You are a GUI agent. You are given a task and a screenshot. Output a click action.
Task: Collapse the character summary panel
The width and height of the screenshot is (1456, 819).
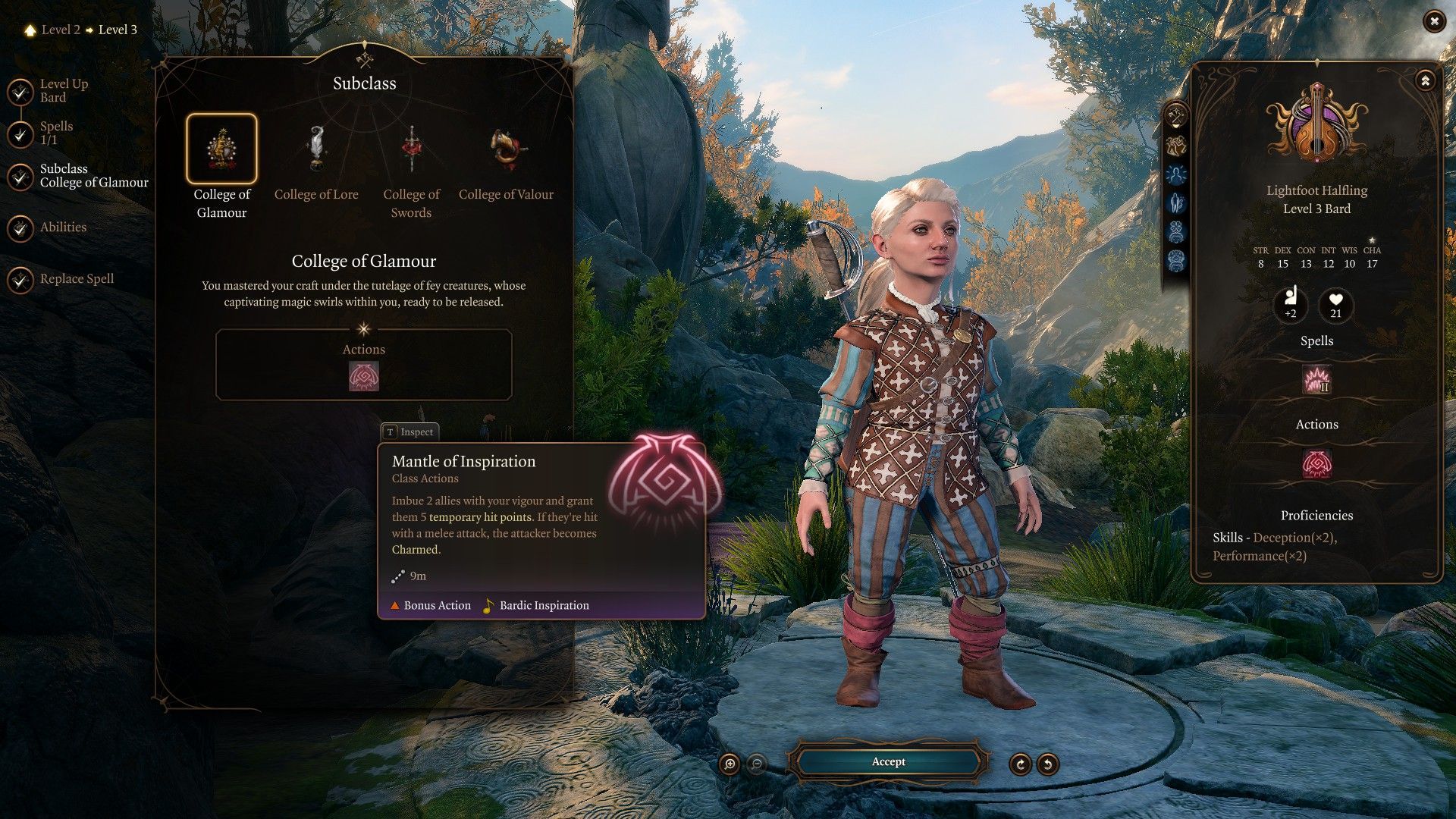(1425, 80)
